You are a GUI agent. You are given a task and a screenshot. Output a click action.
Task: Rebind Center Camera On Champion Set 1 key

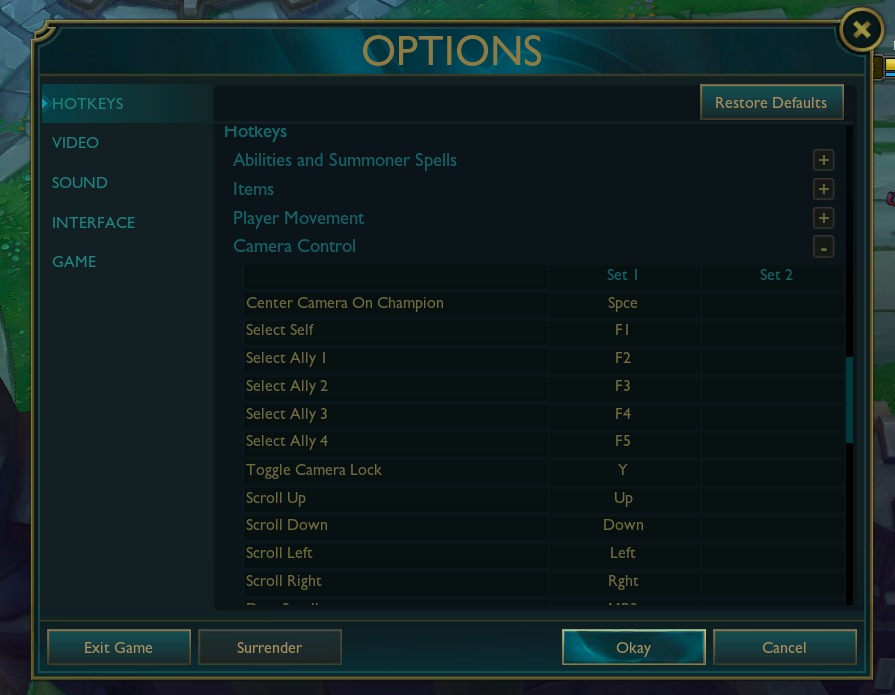623,303
